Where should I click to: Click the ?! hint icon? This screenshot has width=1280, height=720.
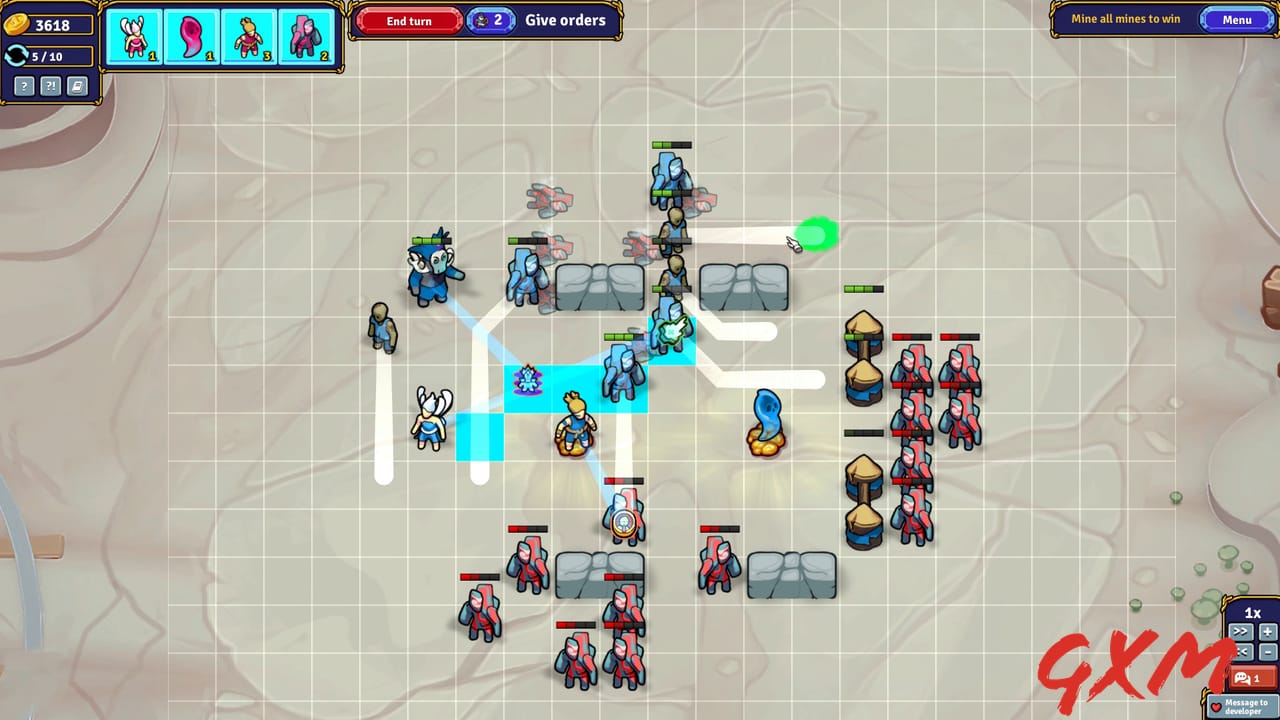[50, 86]
